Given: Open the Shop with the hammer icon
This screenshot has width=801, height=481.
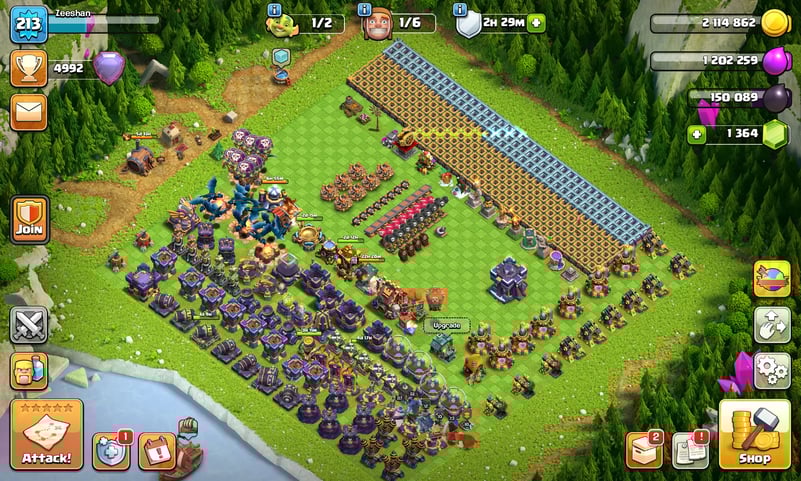Looking at the screenshot, I should click(x=754, y=434).
